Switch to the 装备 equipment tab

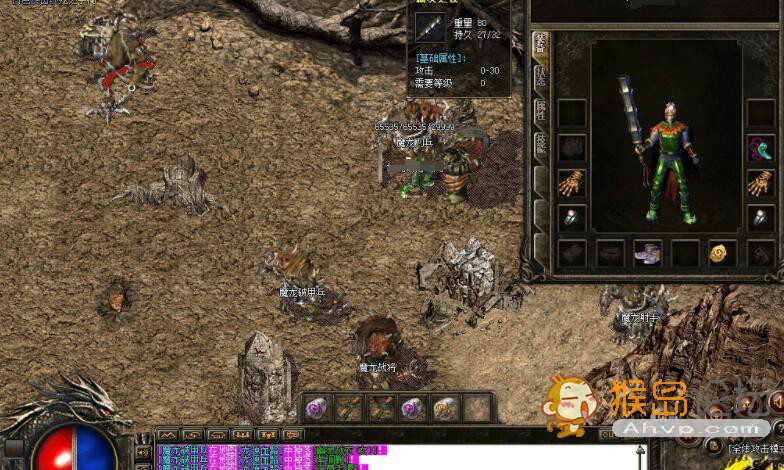(540, 45)
